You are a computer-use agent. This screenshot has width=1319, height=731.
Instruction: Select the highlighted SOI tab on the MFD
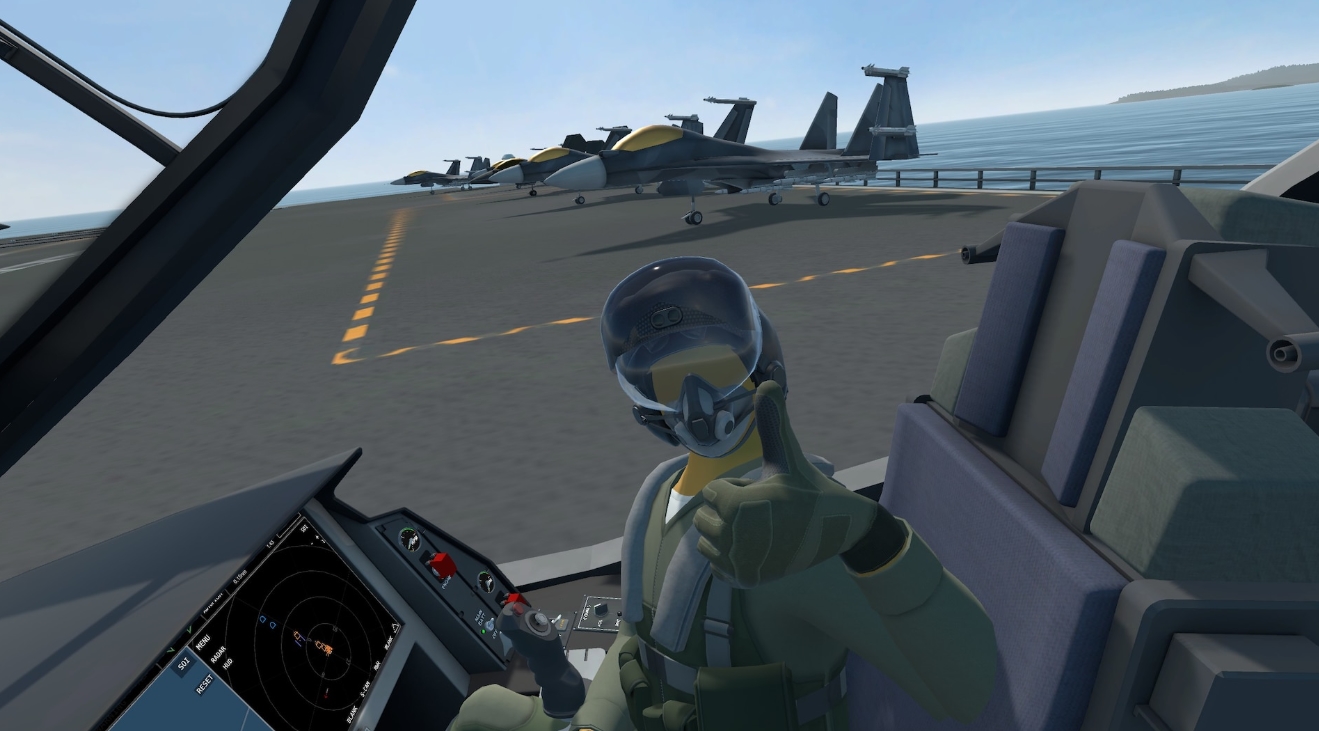[182, 665]
